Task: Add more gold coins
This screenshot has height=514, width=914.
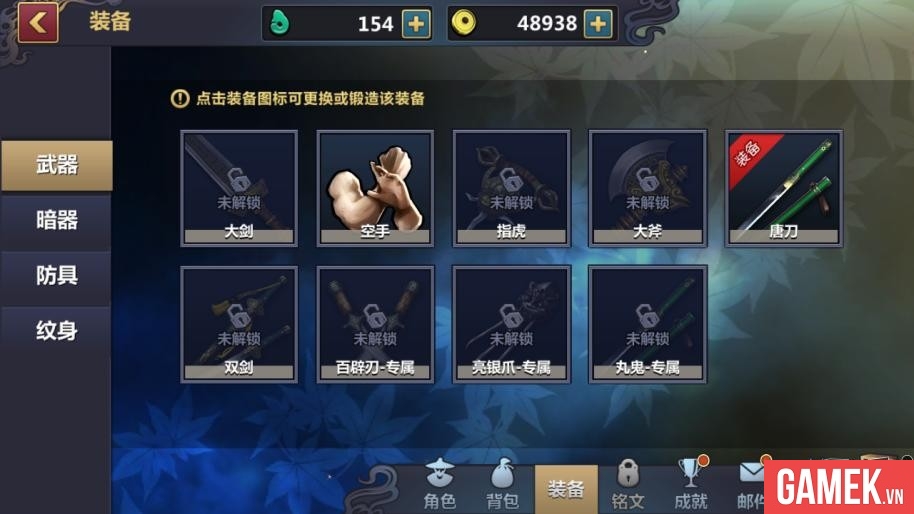Action: (x=597, y=24)
